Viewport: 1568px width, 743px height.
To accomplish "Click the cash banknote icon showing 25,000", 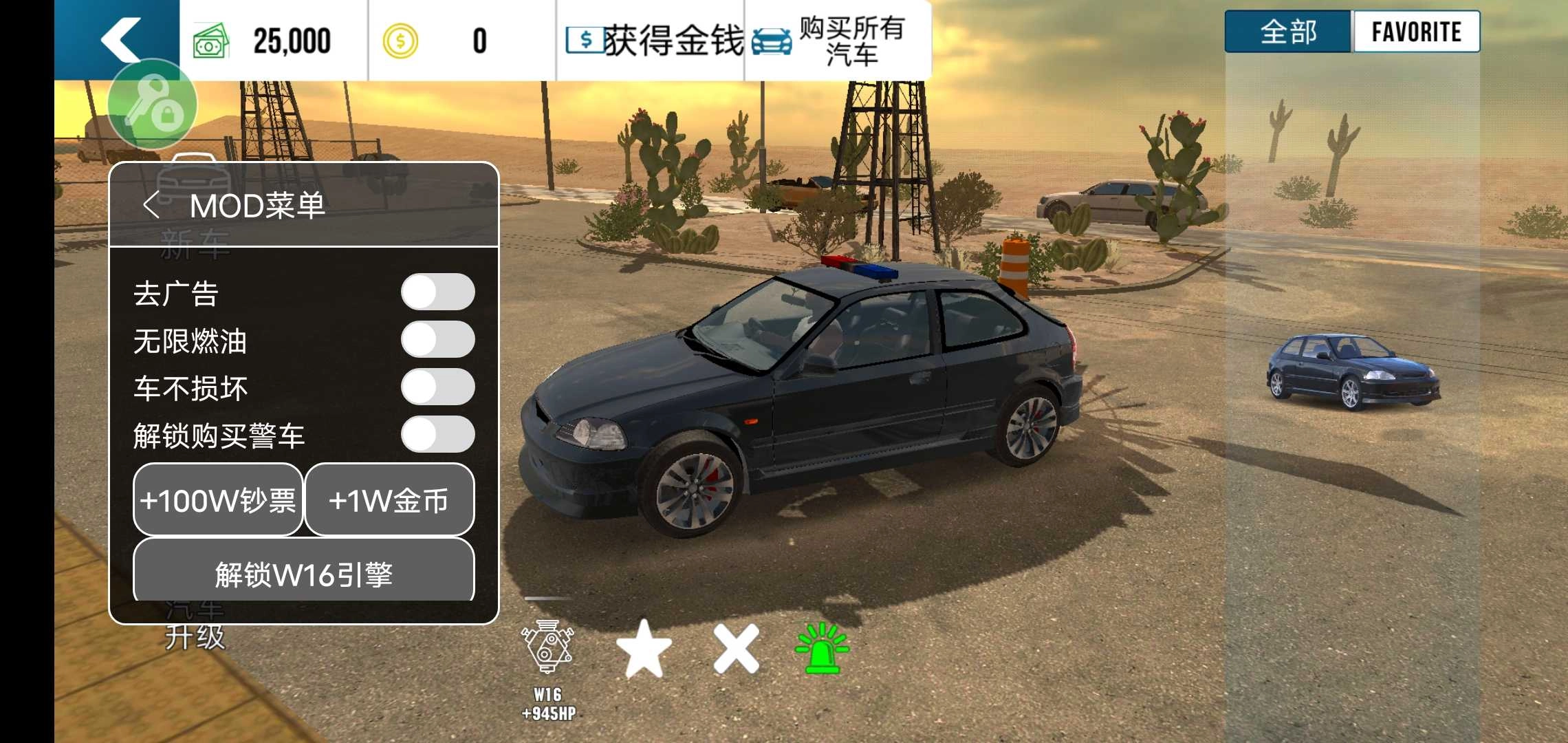I will coord(211,39).
